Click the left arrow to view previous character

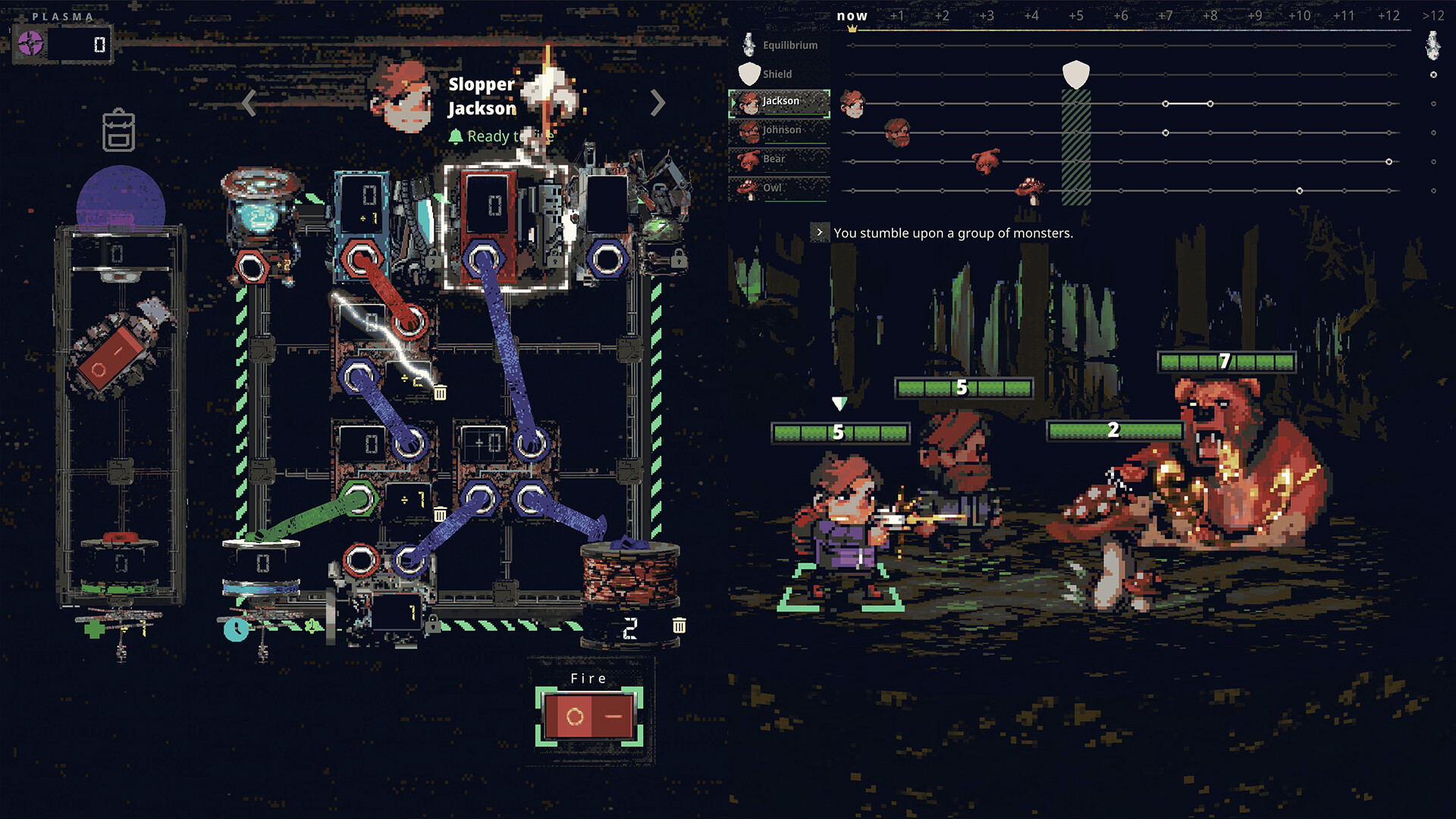point(247,102)
